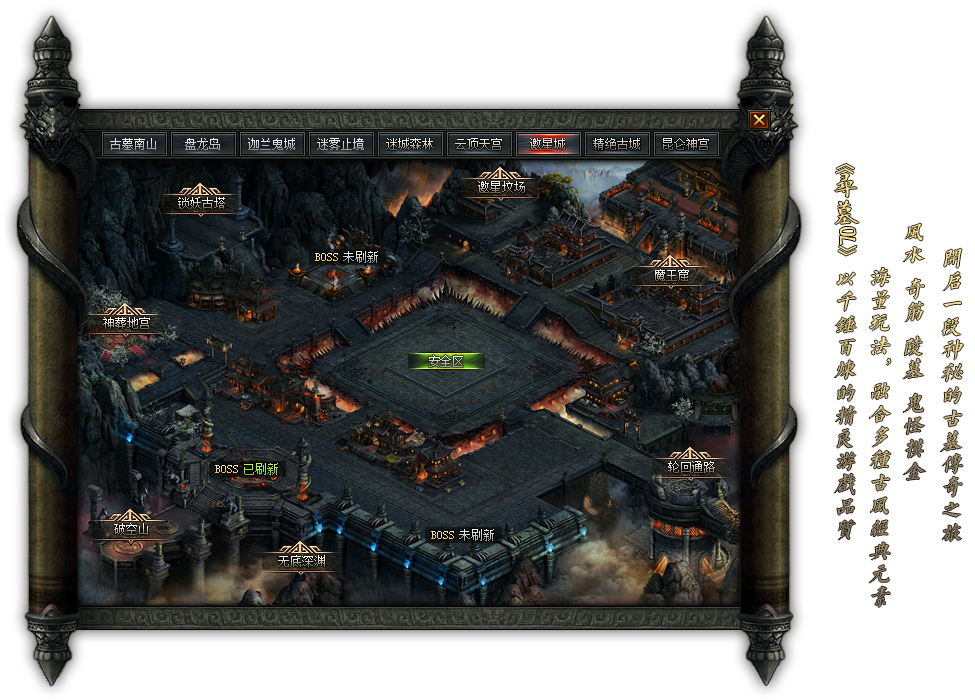The height and width of the screenshot is (700, 975).
Task: Open the 盘龙岛 map tab
Action: coord(203,144)
